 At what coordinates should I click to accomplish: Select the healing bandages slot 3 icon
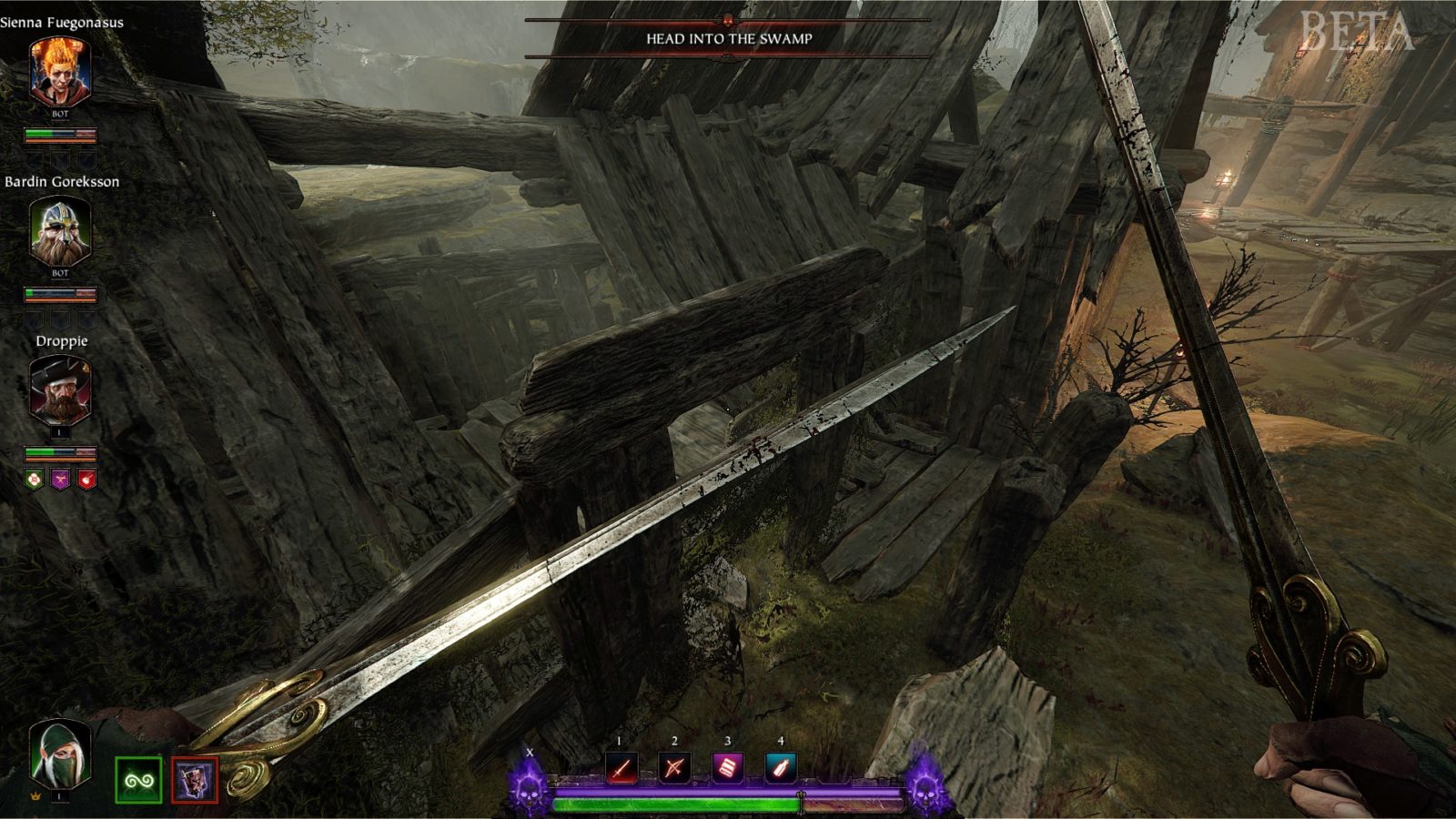point(730,766)
